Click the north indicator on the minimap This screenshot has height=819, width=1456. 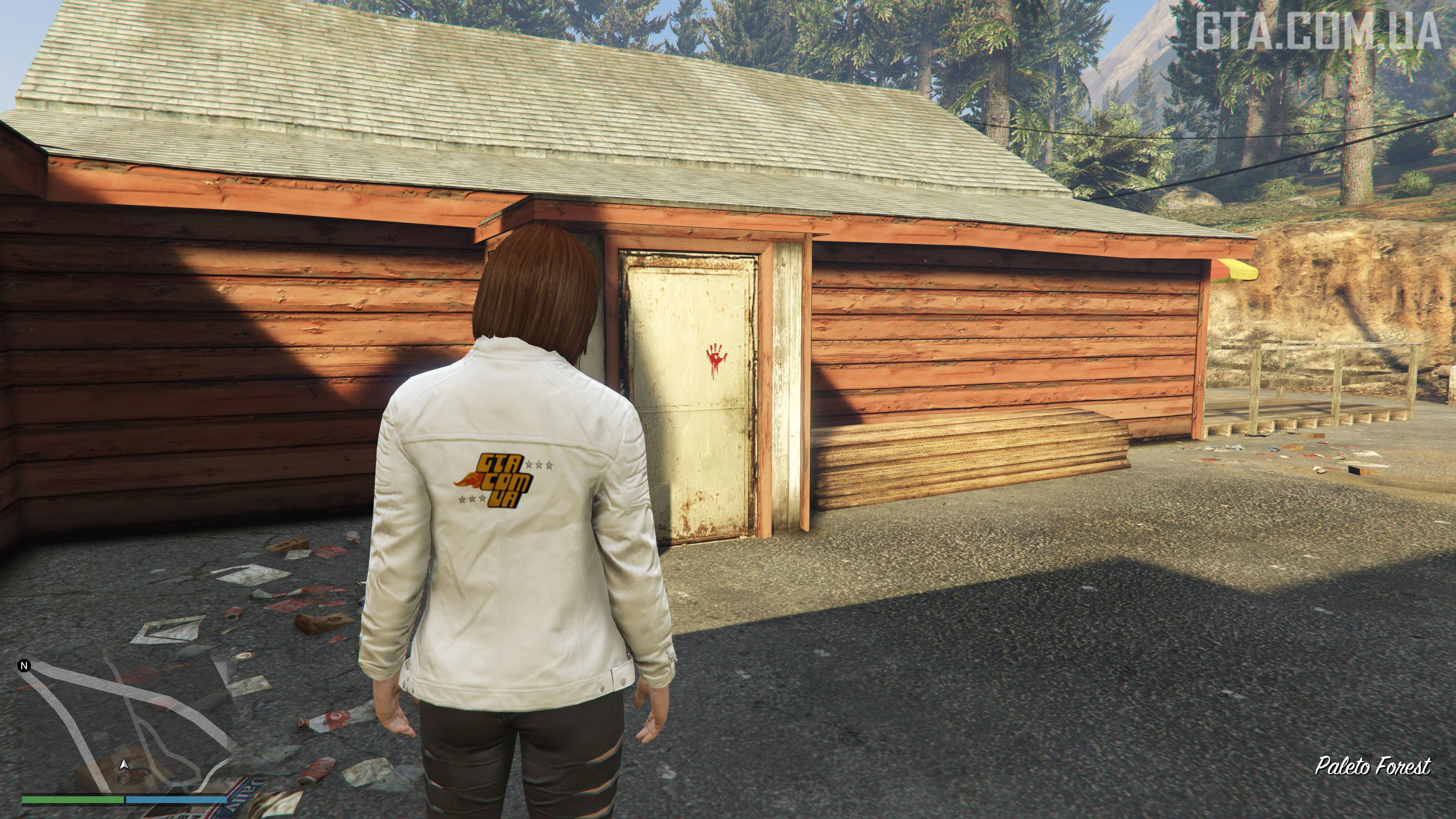click(24, 666)
